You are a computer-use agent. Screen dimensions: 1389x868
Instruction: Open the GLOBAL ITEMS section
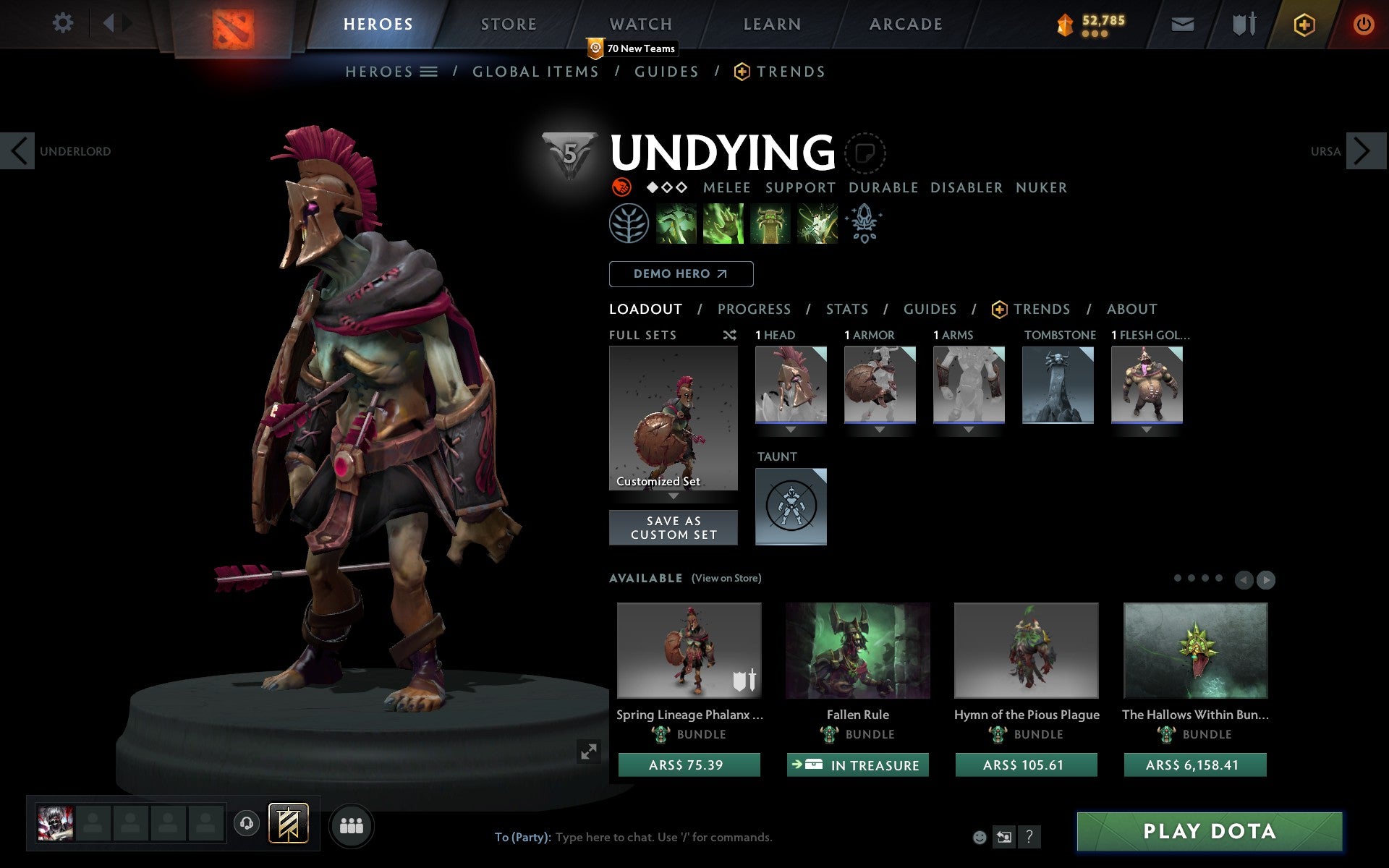point(535,71)
